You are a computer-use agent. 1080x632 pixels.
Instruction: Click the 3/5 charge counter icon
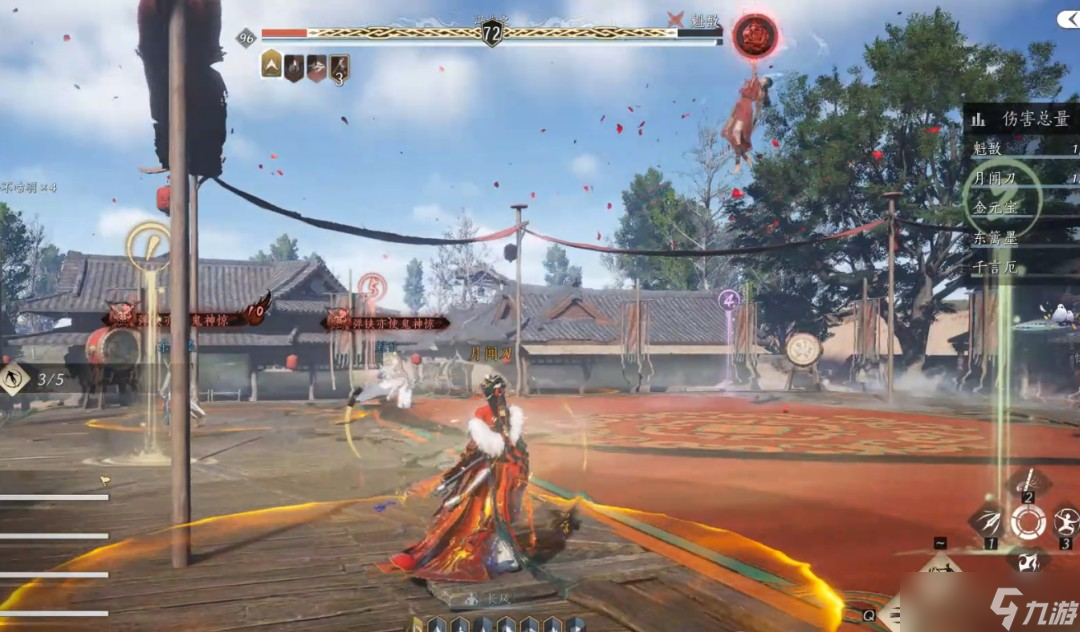(15, 379)
